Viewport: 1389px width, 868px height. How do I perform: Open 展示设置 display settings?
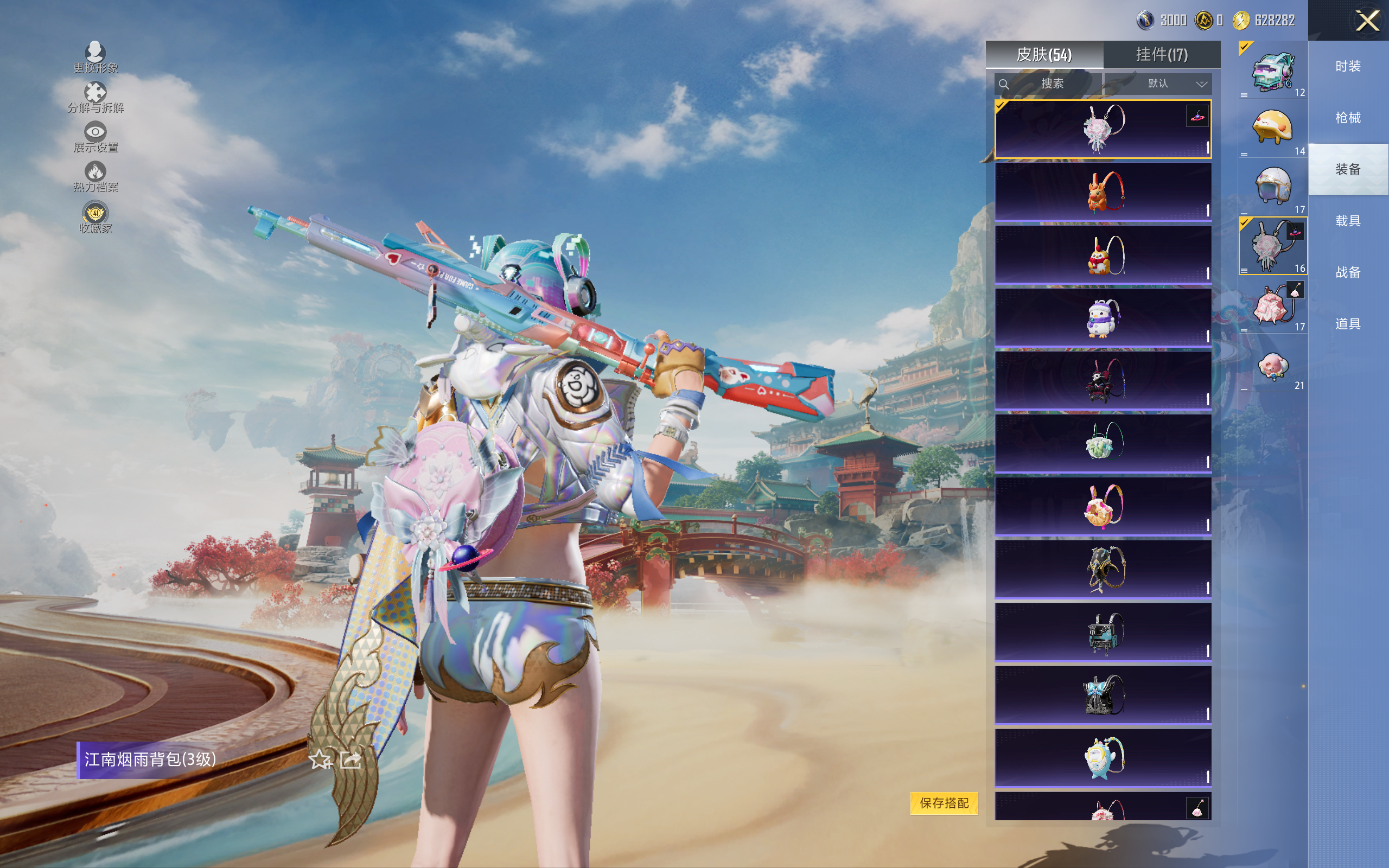[95, 137]
